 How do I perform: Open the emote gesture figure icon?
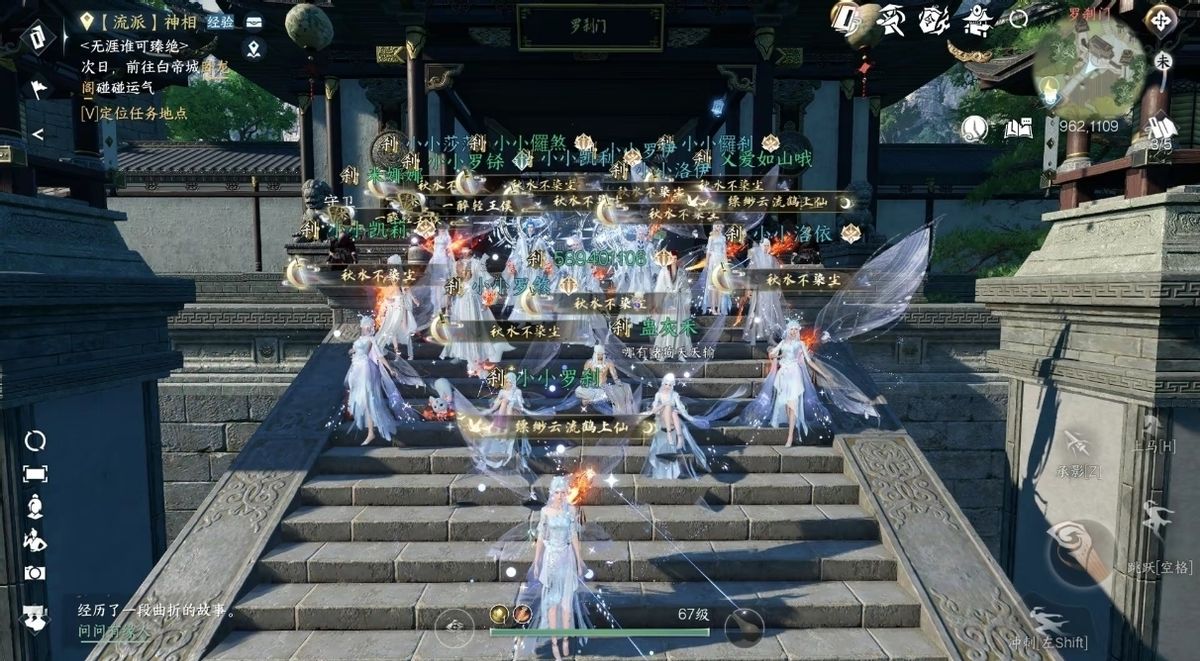tap(35, 541)
